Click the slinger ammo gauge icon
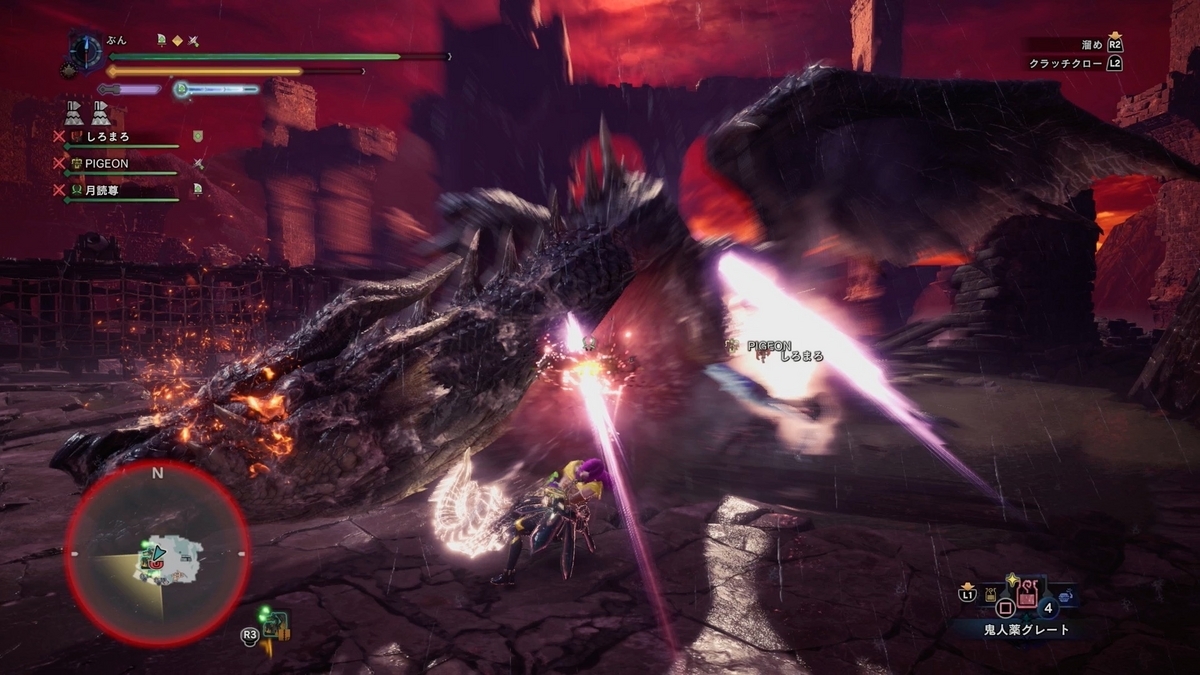1200x675 pixels. [182, 89]
